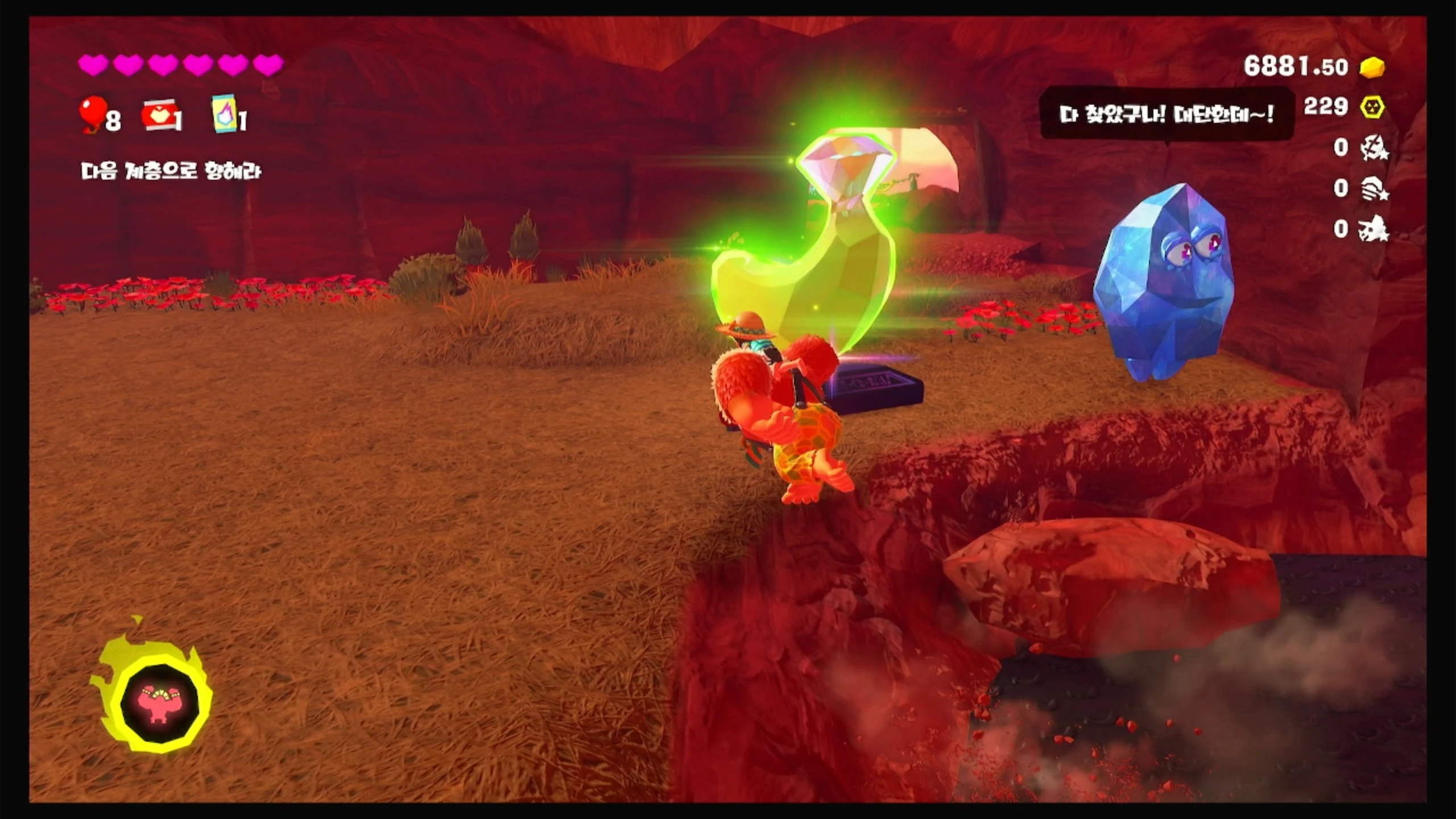Use the yellow flame juice pack
This screenshot has height=819, width=1456.
[x=225, y=114]
